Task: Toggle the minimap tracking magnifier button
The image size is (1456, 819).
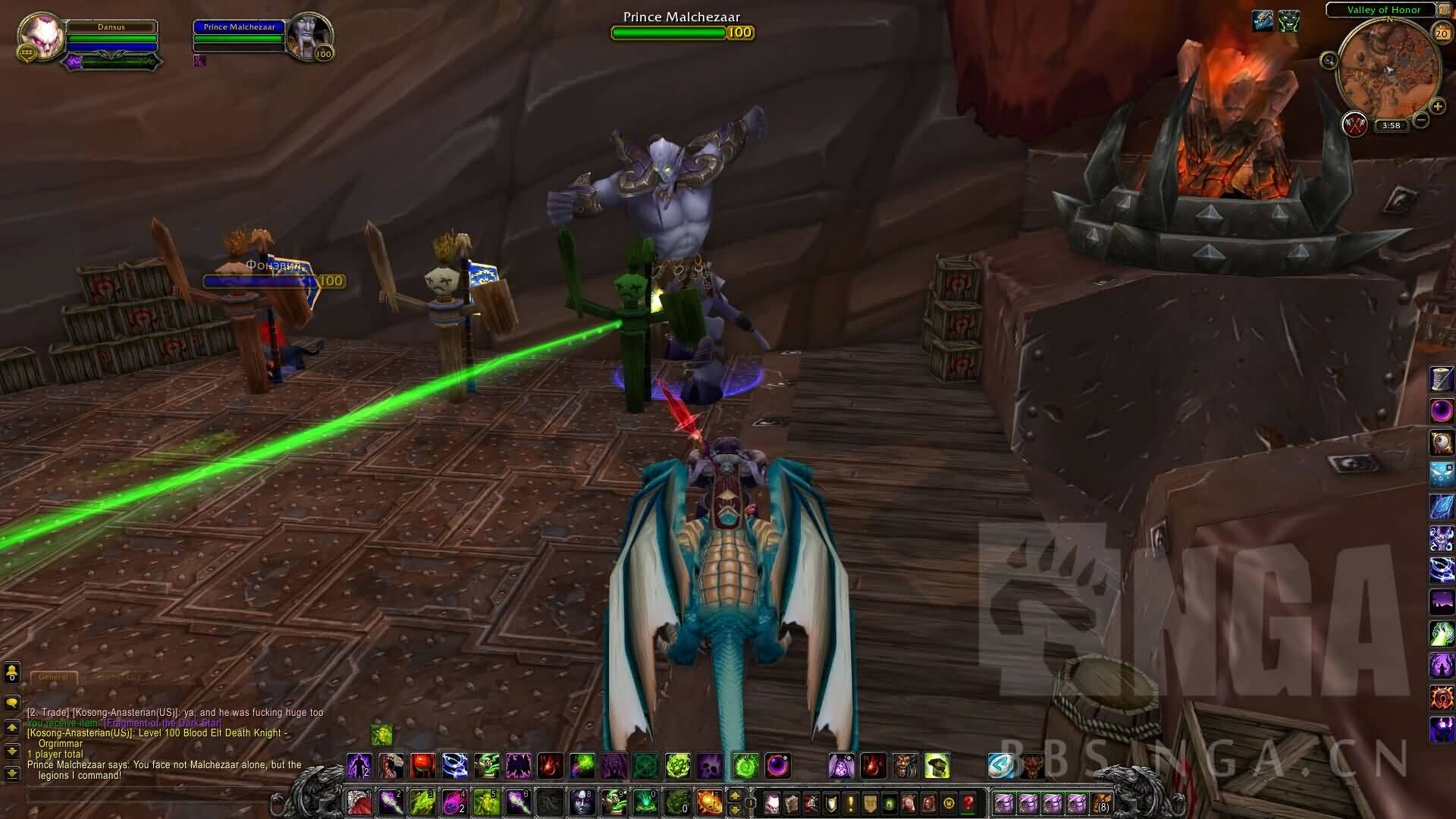Action: point(1329,60)
